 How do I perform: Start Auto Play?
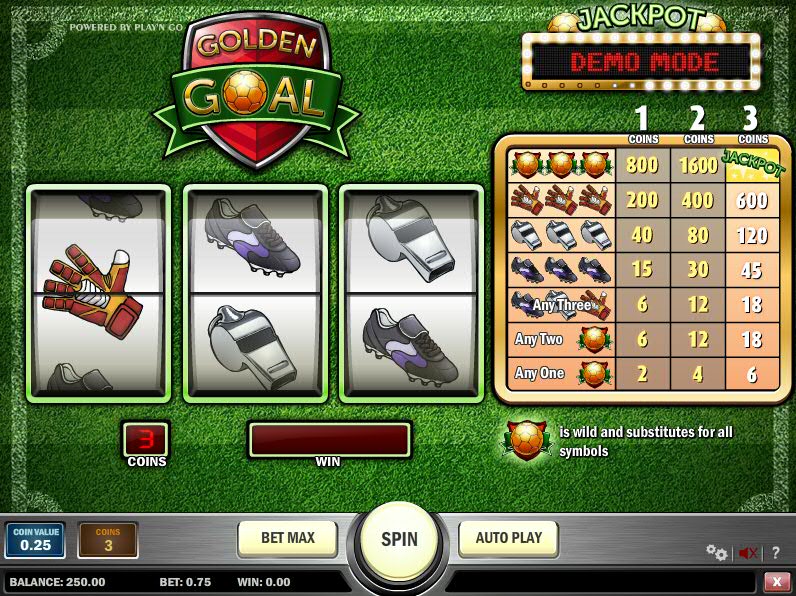(x=508, y=538)
